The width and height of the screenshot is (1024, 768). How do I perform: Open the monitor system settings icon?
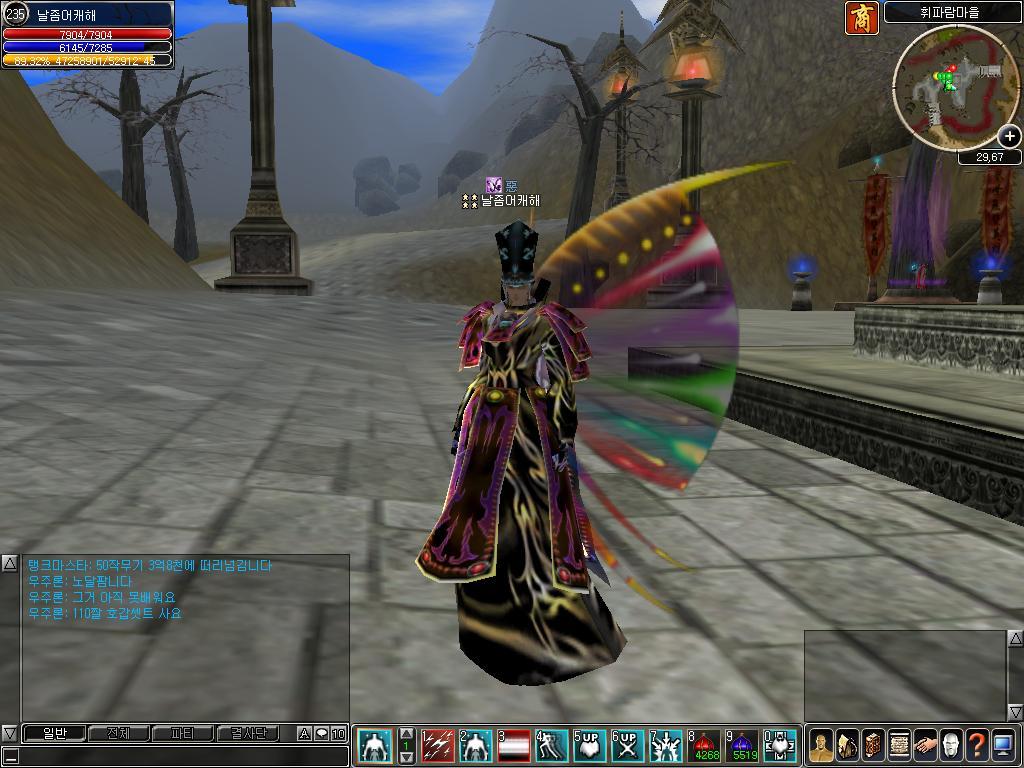[x=1003, y=745]
